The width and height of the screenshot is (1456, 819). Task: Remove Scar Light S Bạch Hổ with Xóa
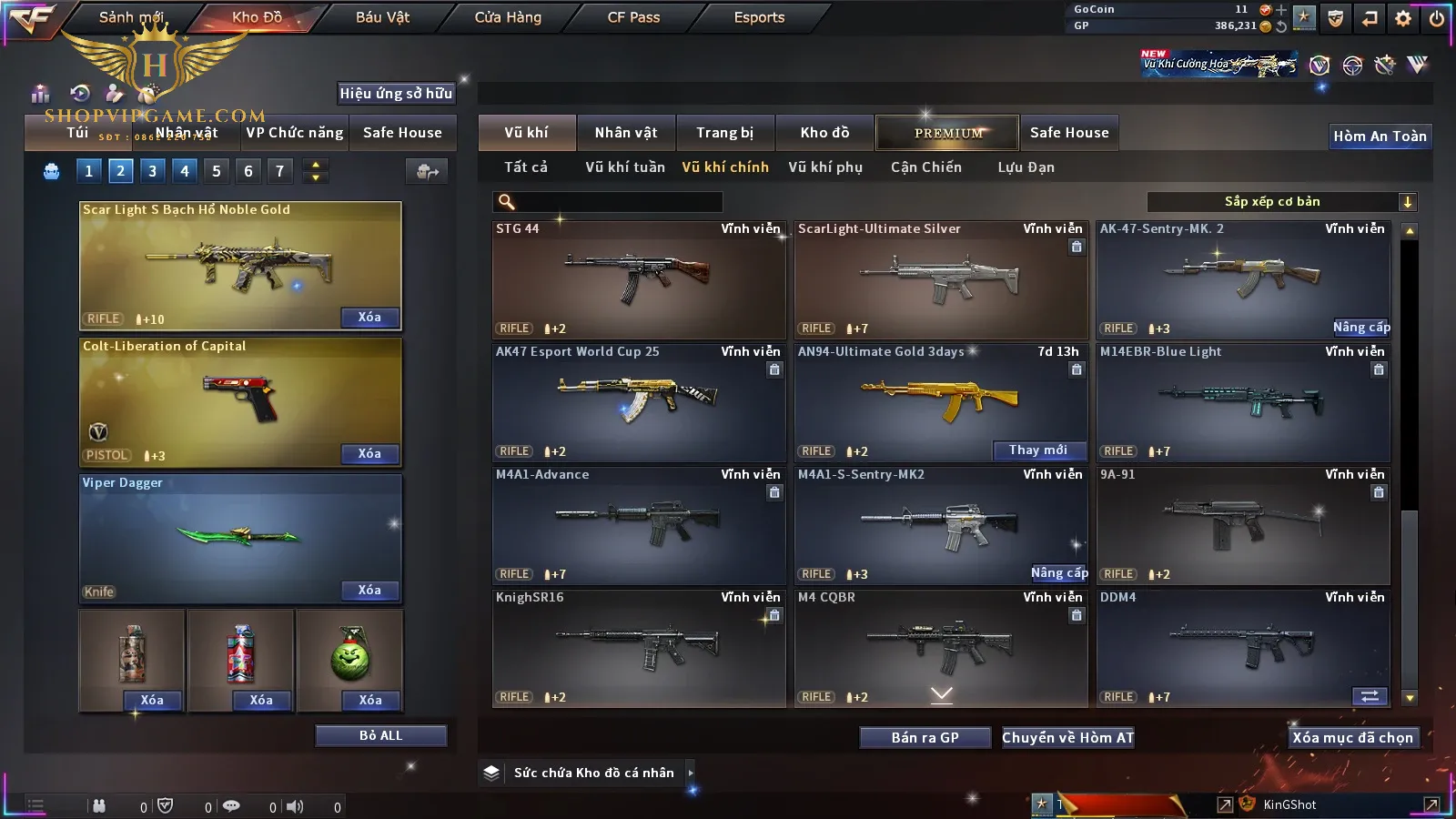369,318
